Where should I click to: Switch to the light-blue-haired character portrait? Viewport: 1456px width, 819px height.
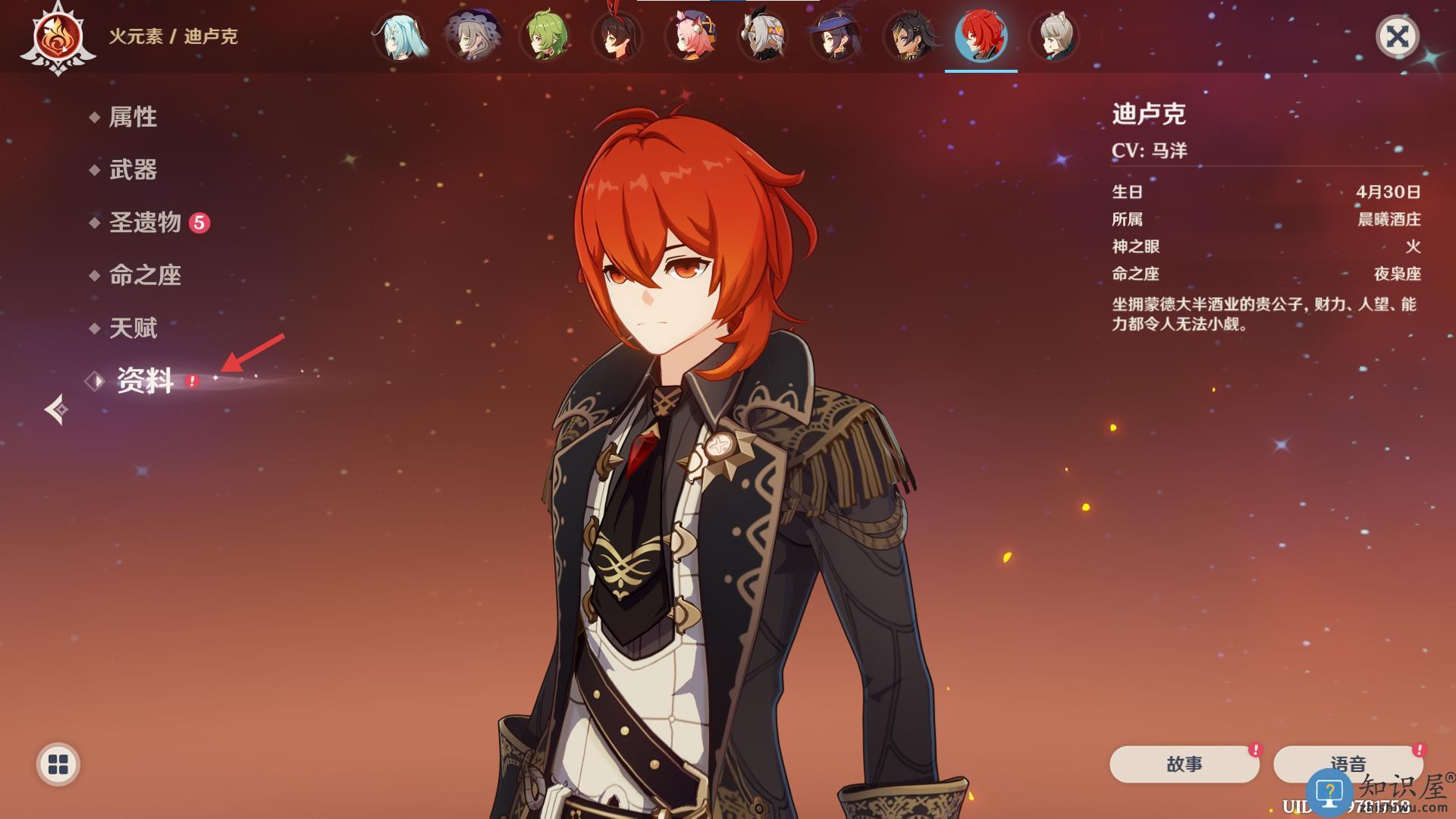click(x=400, y=36)
